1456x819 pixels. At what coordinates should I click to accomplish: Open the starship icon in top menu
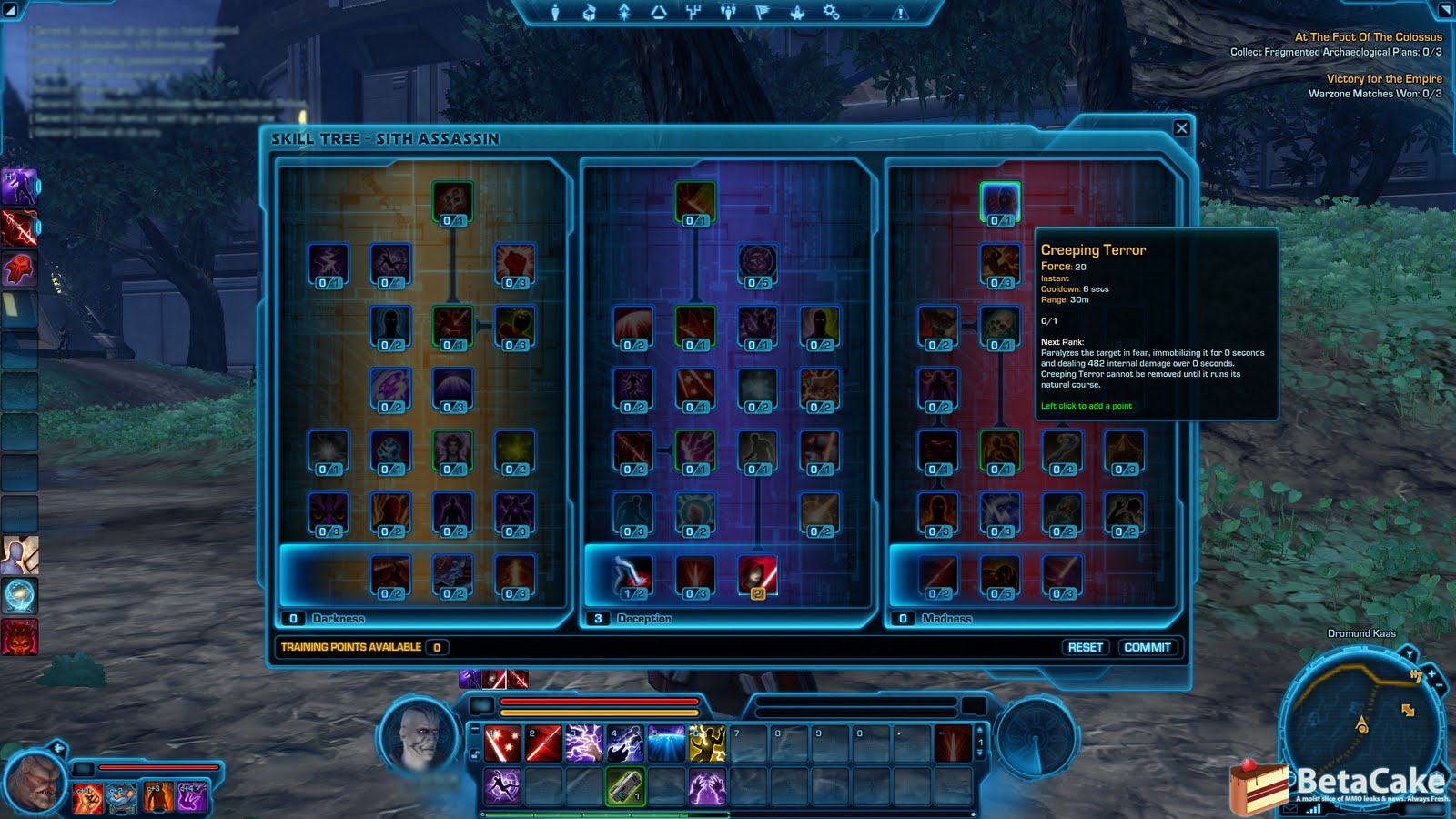point(797,12)
